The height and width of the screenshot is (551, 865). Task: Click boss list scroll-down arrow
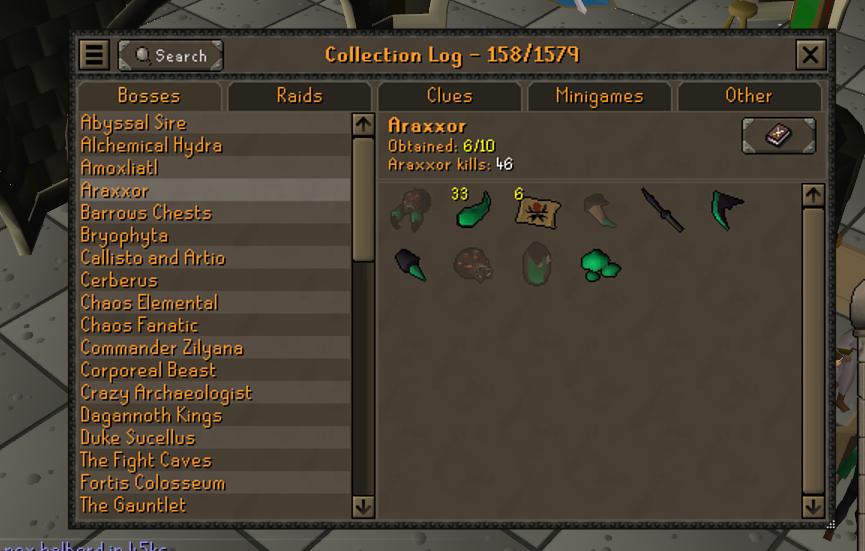363,507
